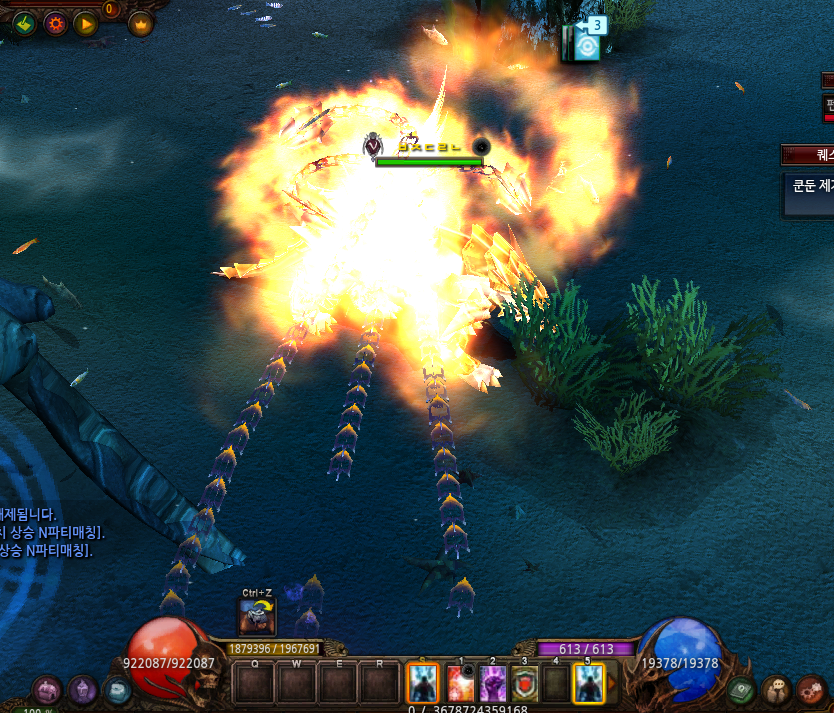Open the purple round menu button beside health orb

click(47, 689)
